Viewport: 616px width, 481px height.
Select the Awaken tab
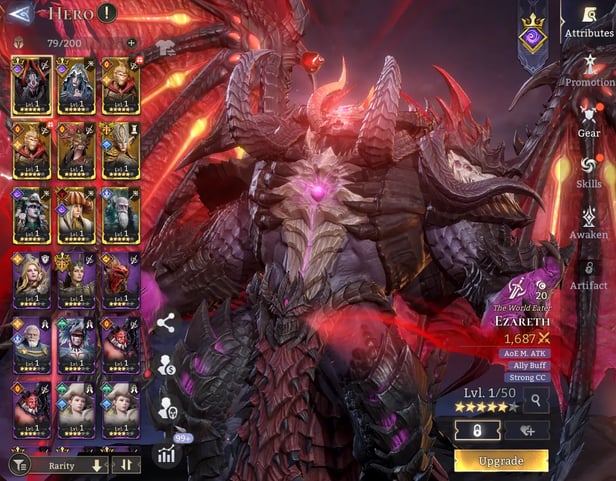click(589, 223)
